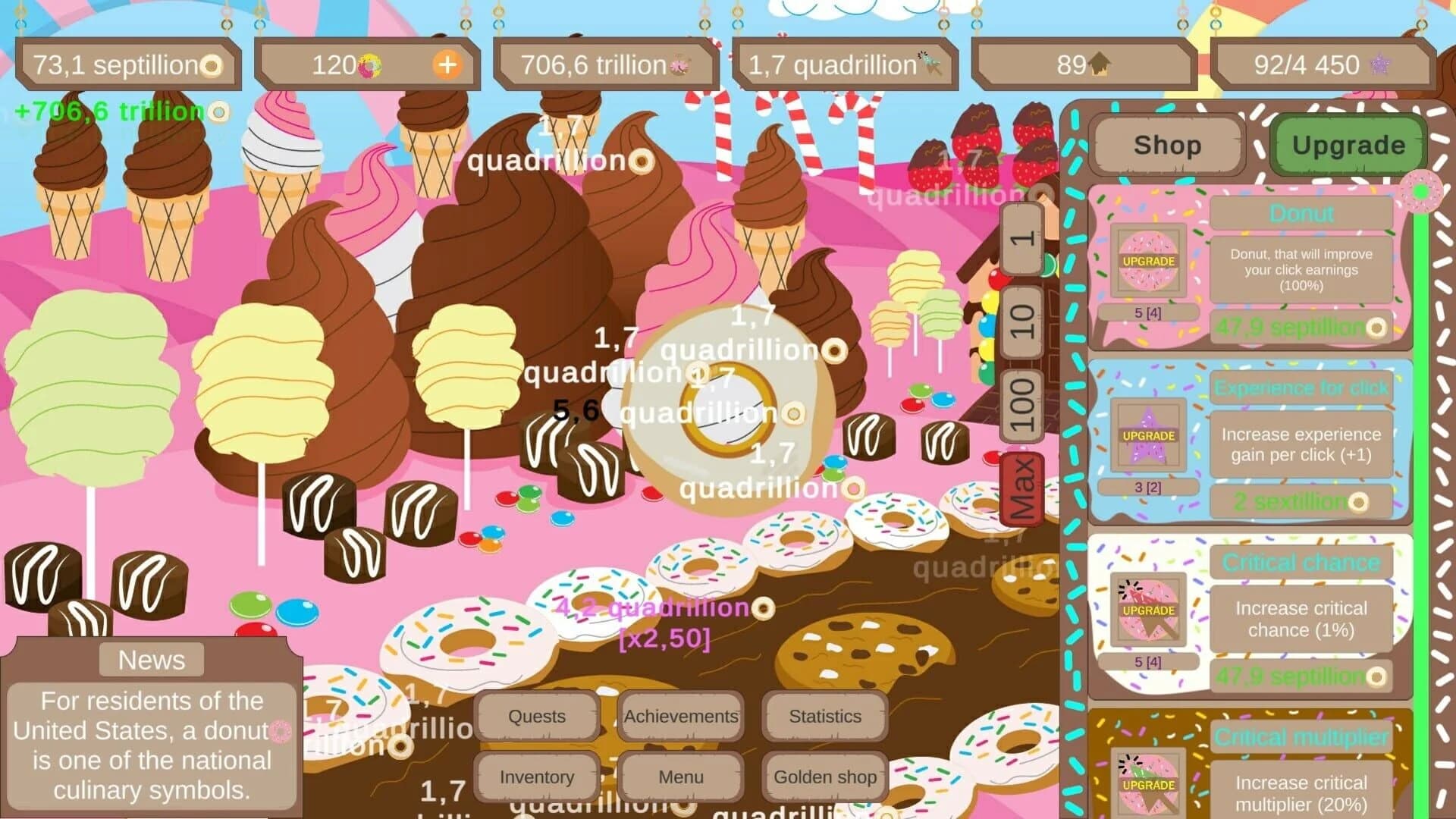The image size is (1456, 819).
Task: Switch to the Upgrade tab
Action: tap(1348, 143)
